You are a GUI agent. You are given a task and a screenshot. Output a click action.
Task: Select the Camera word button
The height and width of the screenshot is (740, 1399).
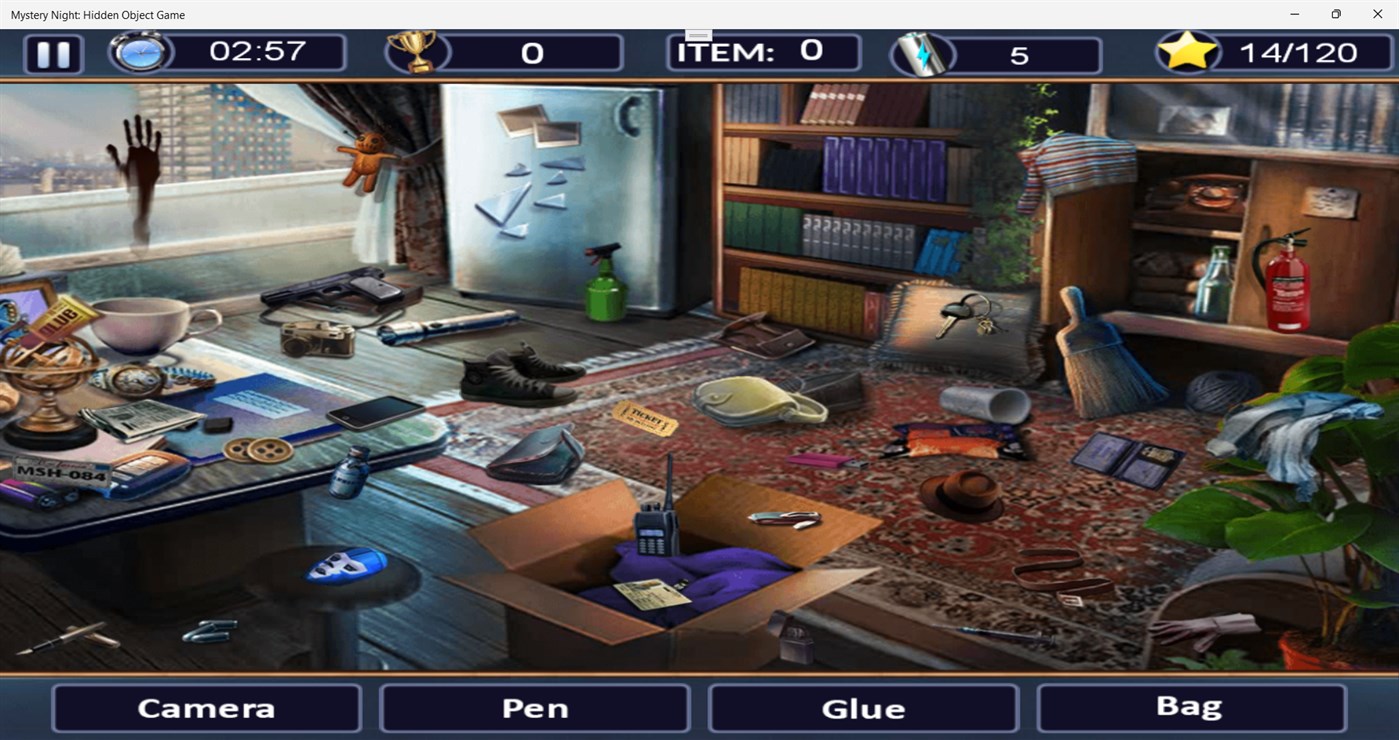pyautogui.click(x=205, y=708)
